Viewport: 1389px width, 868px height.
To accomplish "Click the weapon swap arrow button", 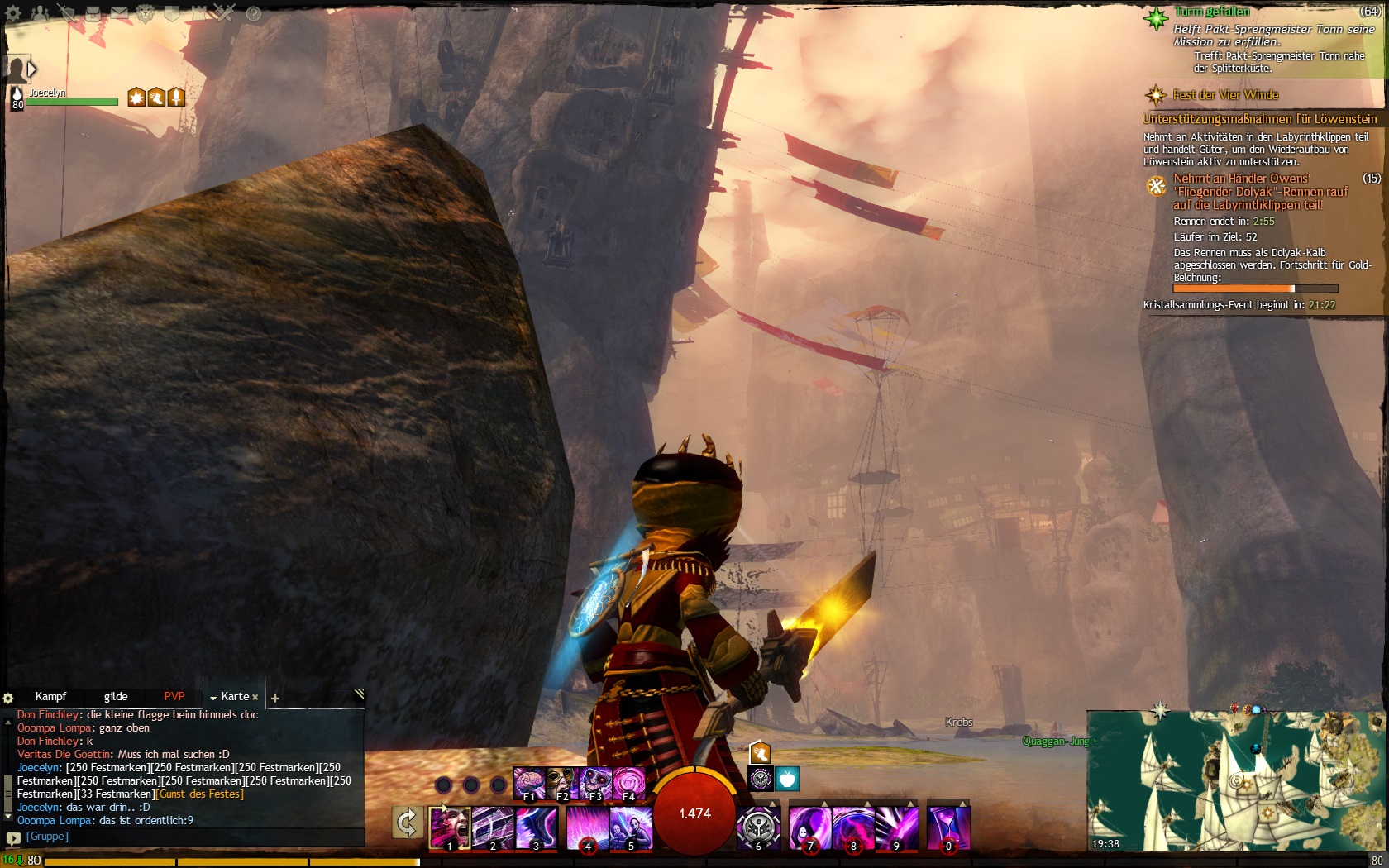I will [x=407, y=823].
